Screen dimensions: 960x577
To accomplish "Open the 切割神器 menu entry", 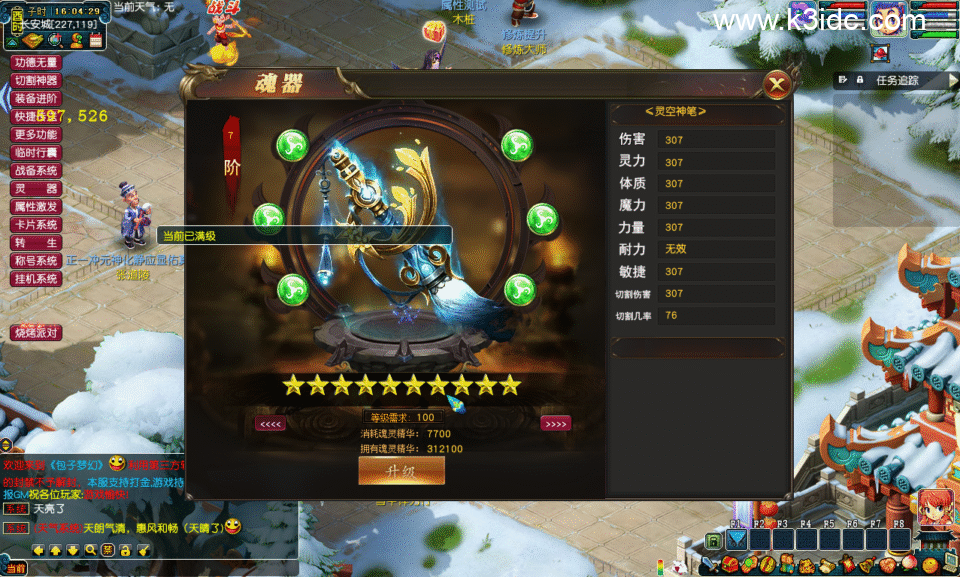I will [x=36, y=80].
